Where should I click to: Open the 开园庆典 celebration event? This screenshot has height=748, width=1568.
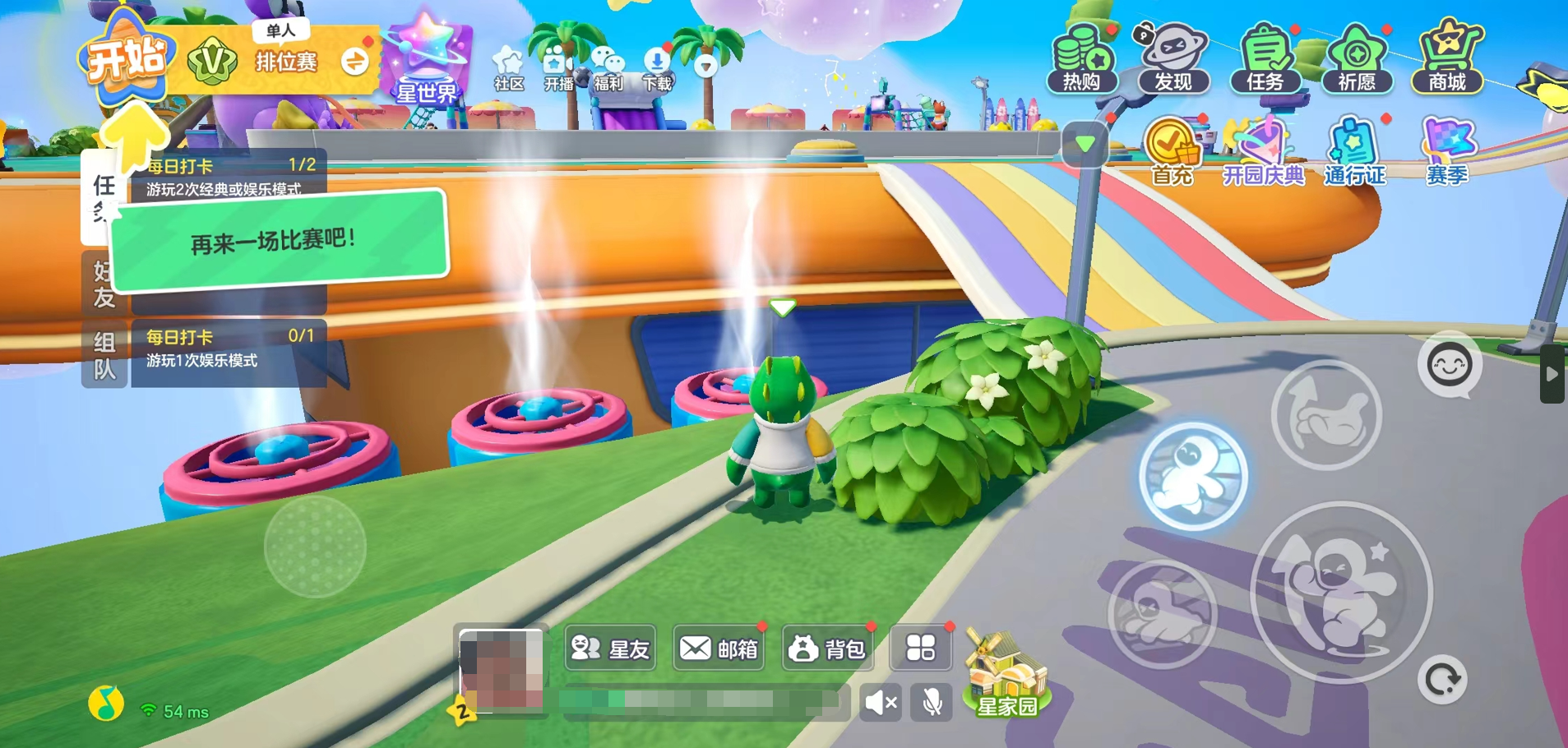tap(1263, 152)
